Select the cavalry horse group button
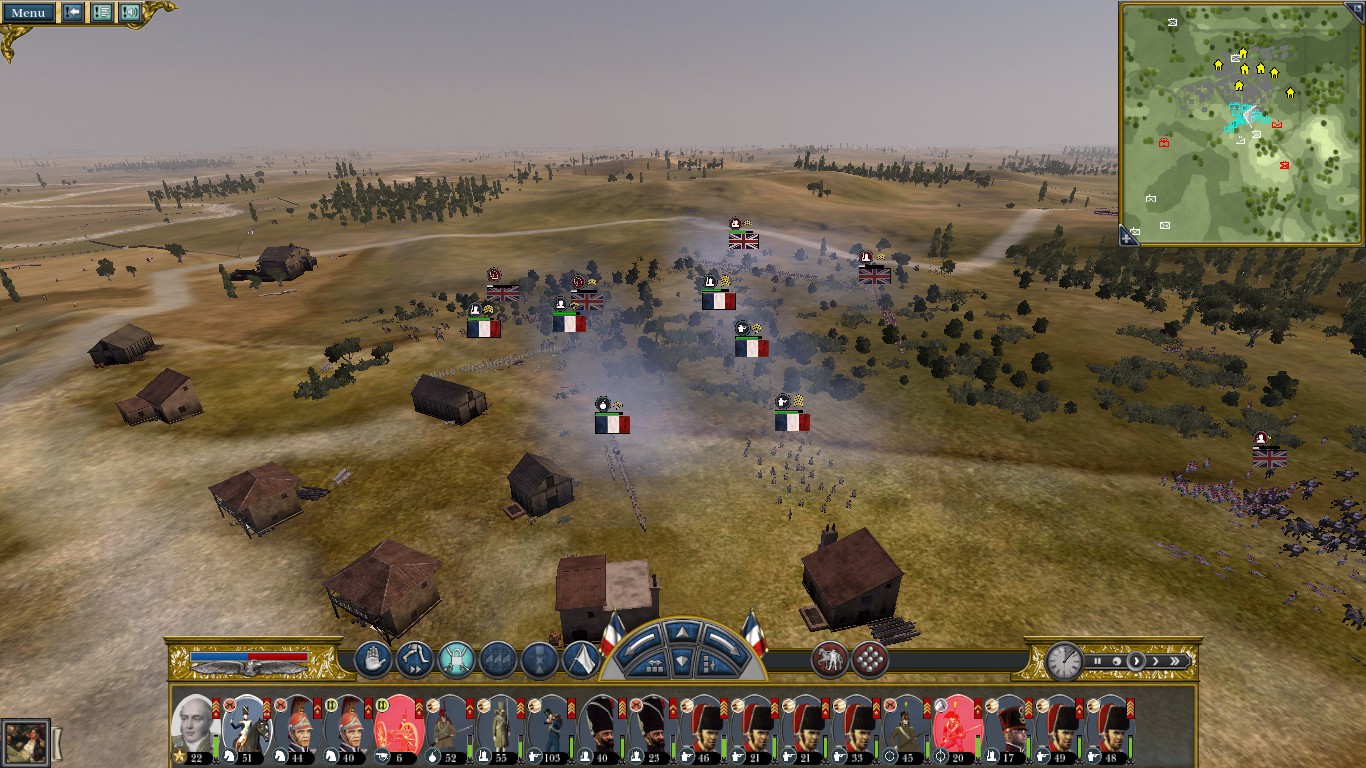This screenshot has height=768, width=1366. (829, 660)
